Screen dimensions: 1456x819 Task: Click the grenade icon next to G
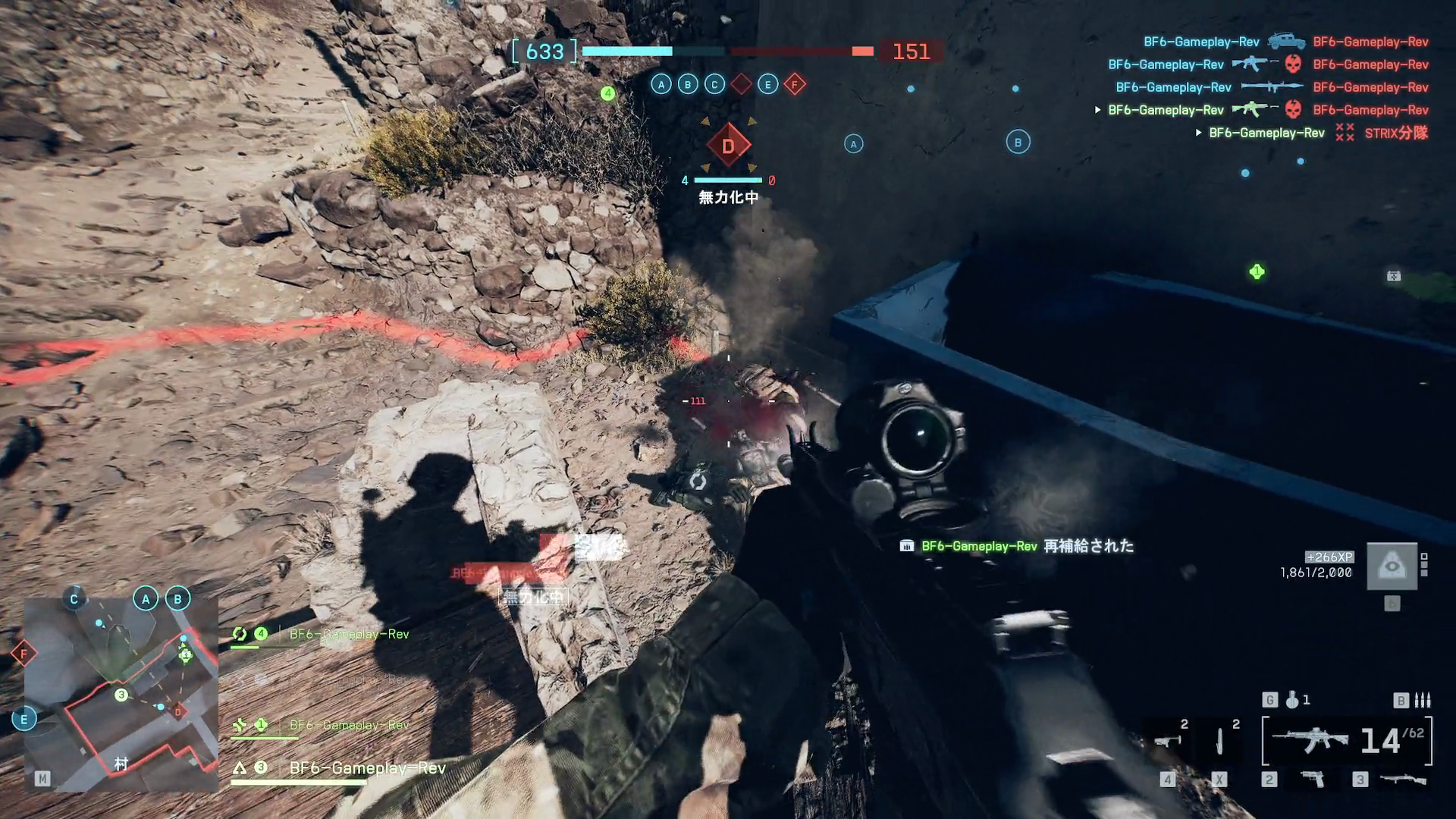tap(1291, 700)
